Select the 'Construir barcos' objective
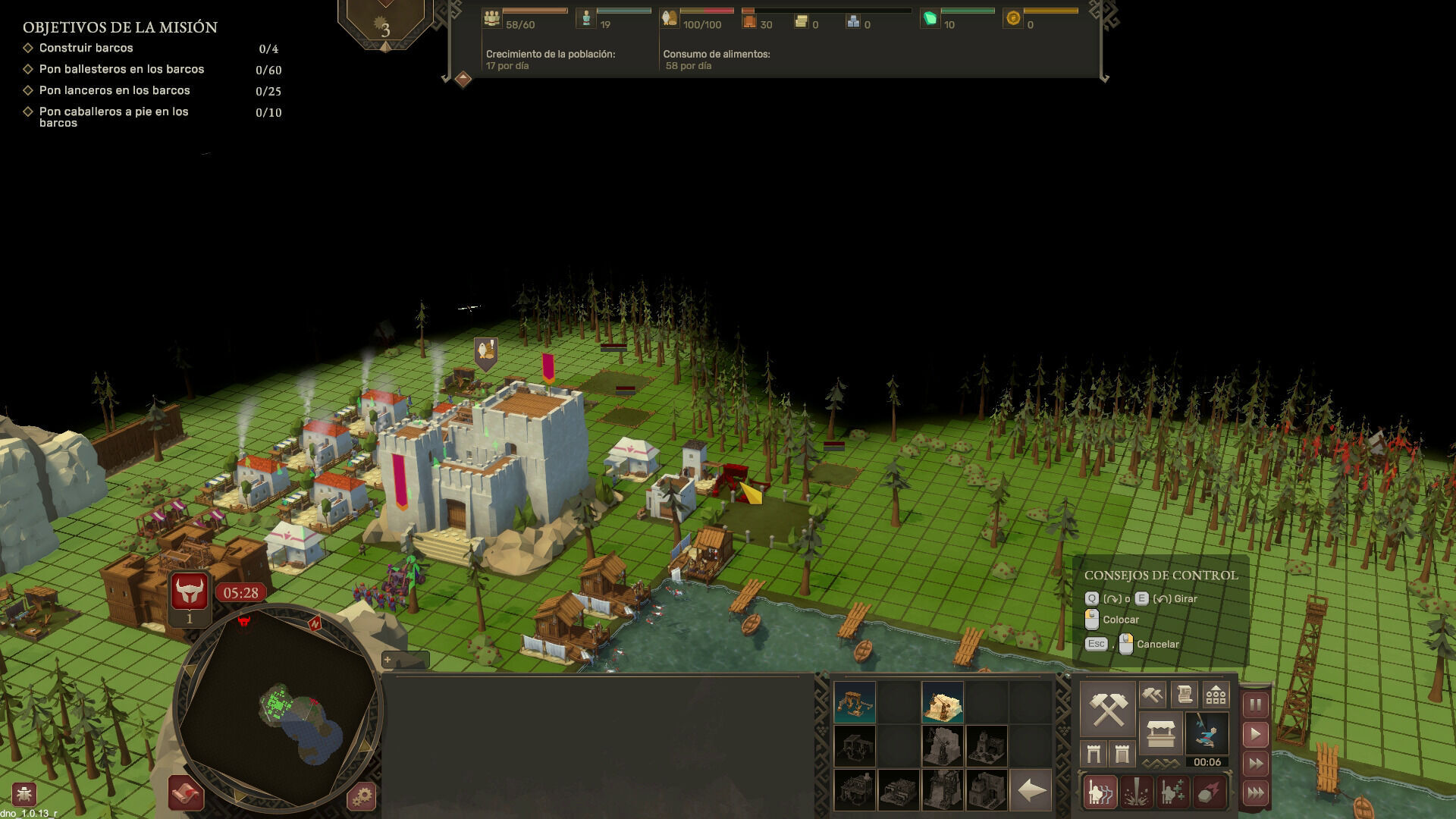This screenshot has height=819, width=1456. [86, 48]
